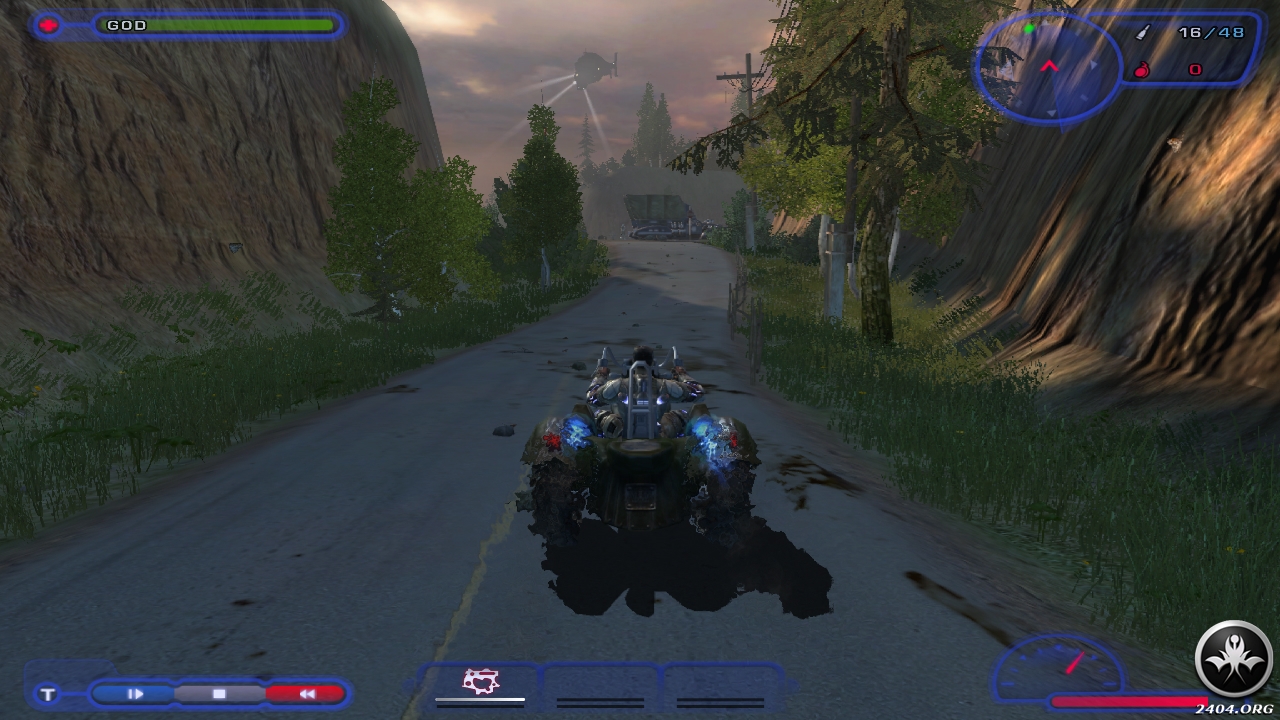1280x720 pixels.
Task: Select the quad bike vehicle slot
Action: point(481,683)
